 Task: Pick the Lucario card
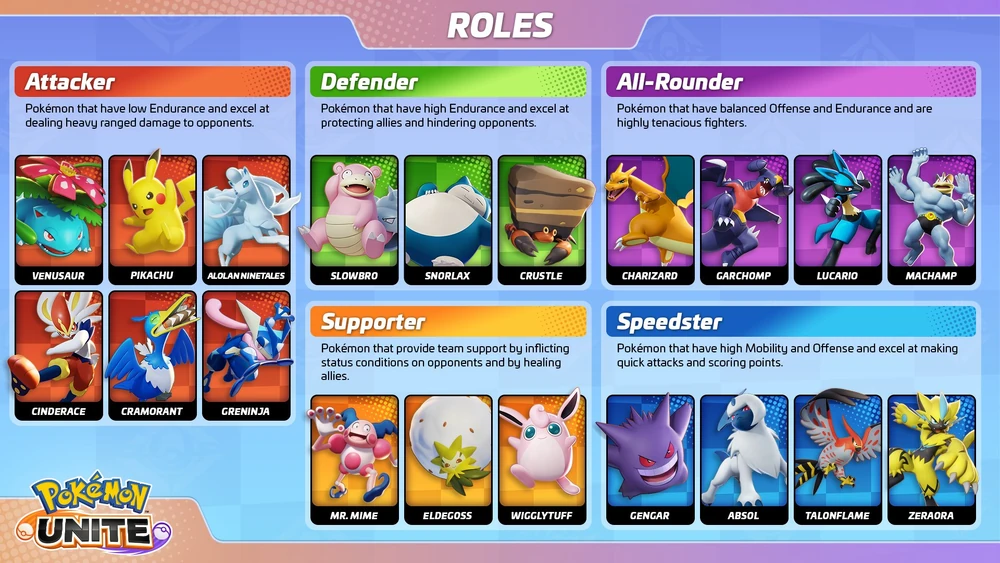pyautogui.click(x=838, y=219)
